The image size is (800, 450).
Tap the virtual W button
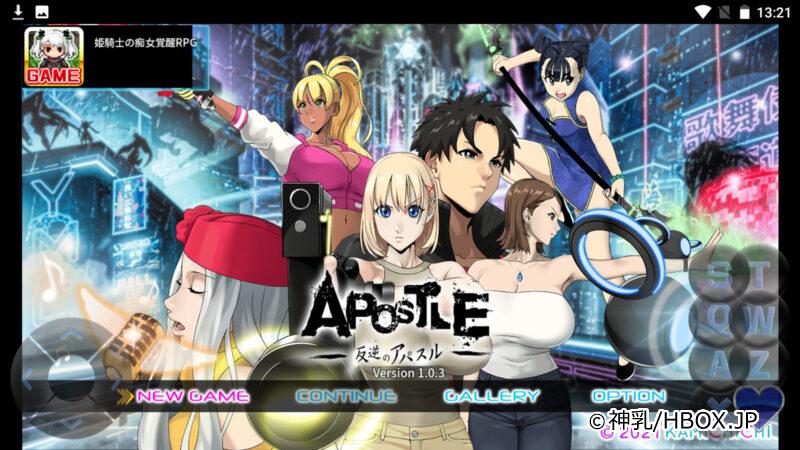pyautogui.click(x=761, y=320)
